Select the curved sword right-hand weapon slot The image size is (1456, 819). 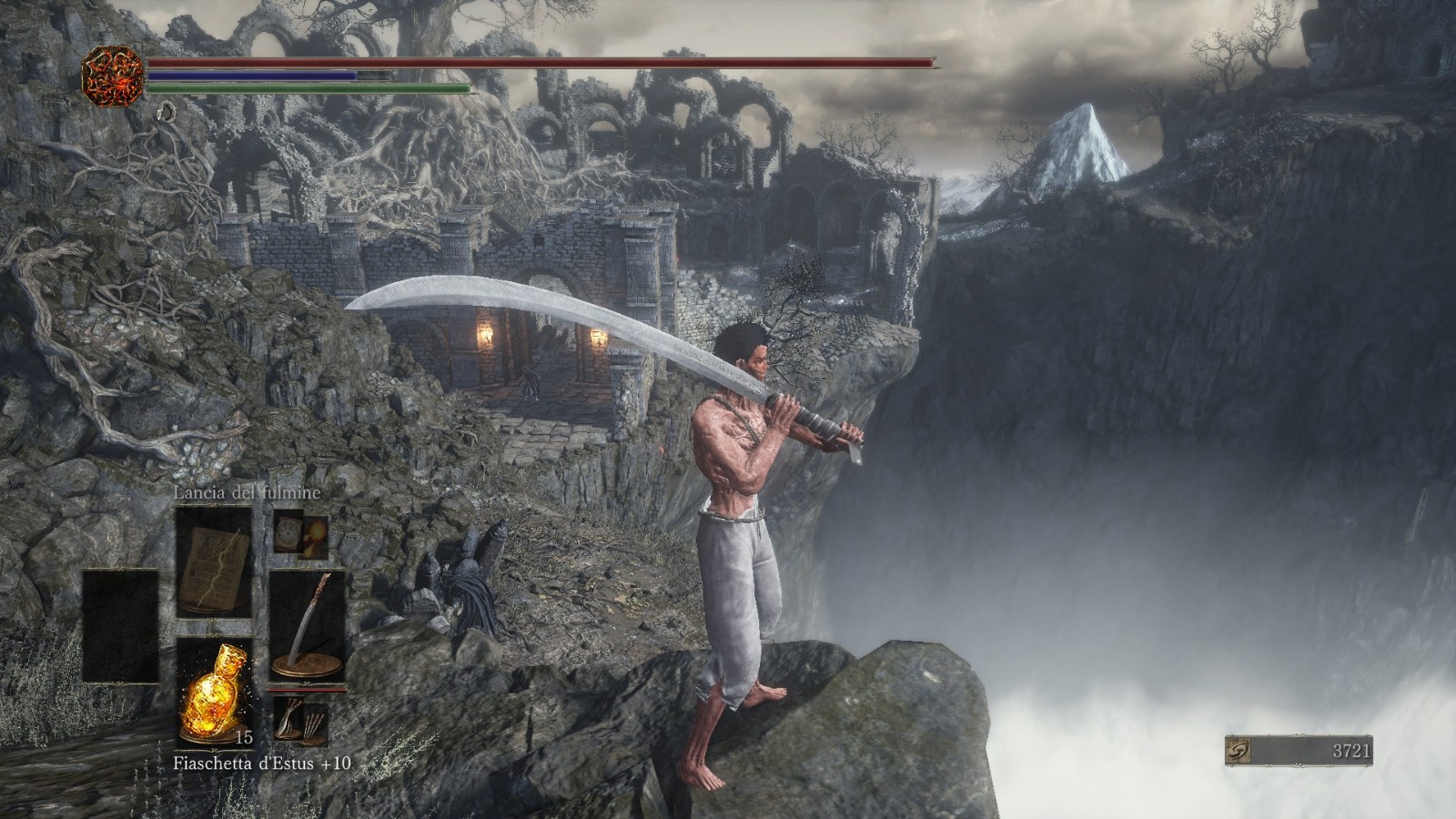(x=308, y=626)
